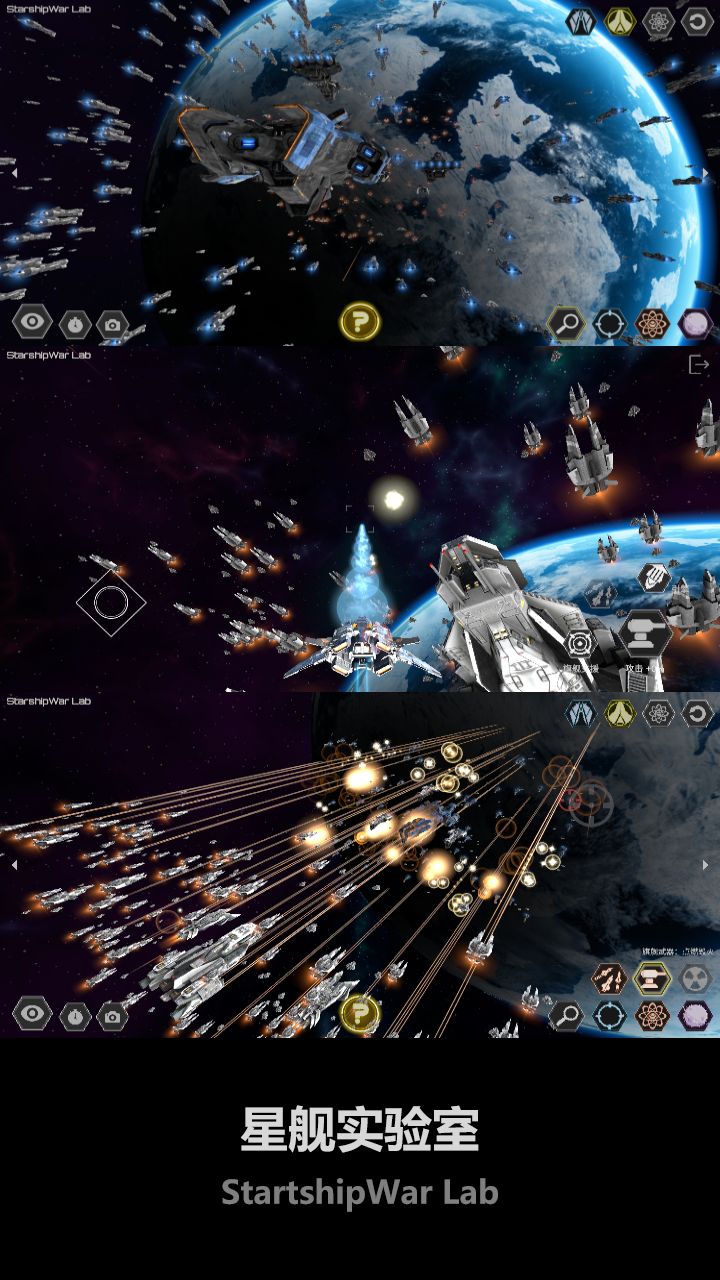This screenshot has width=720, height=1280.
Task: Click the magnifying glass in the top screenshot
Action: pos(567,323)
